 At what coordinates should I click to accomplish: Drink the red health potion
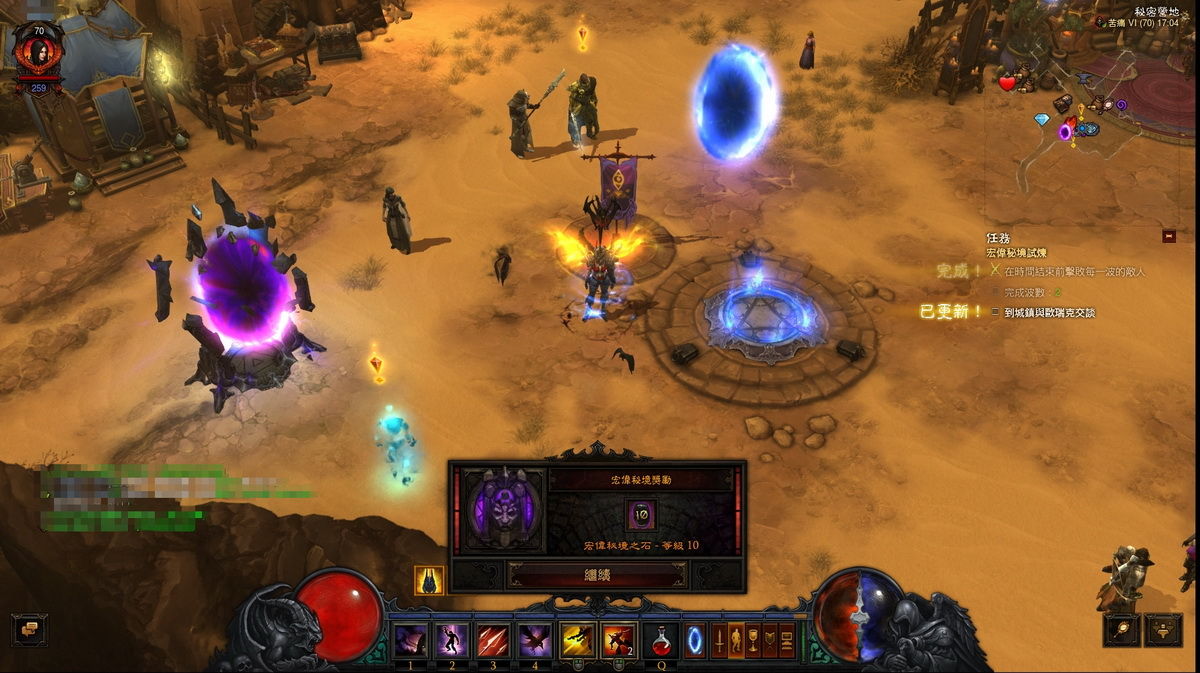tap(660, 640)
